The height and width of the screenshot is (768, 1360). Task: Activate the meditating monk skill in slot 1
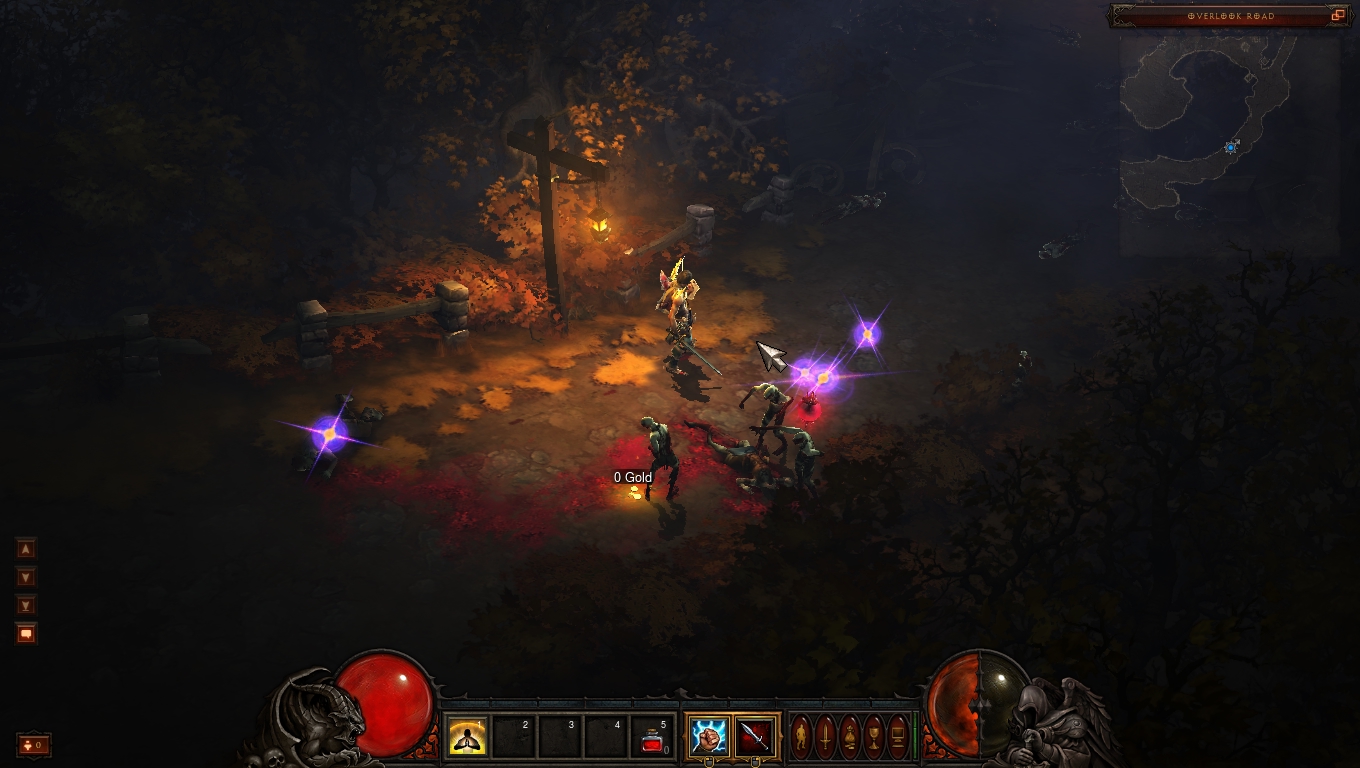[x=466, y=738]
